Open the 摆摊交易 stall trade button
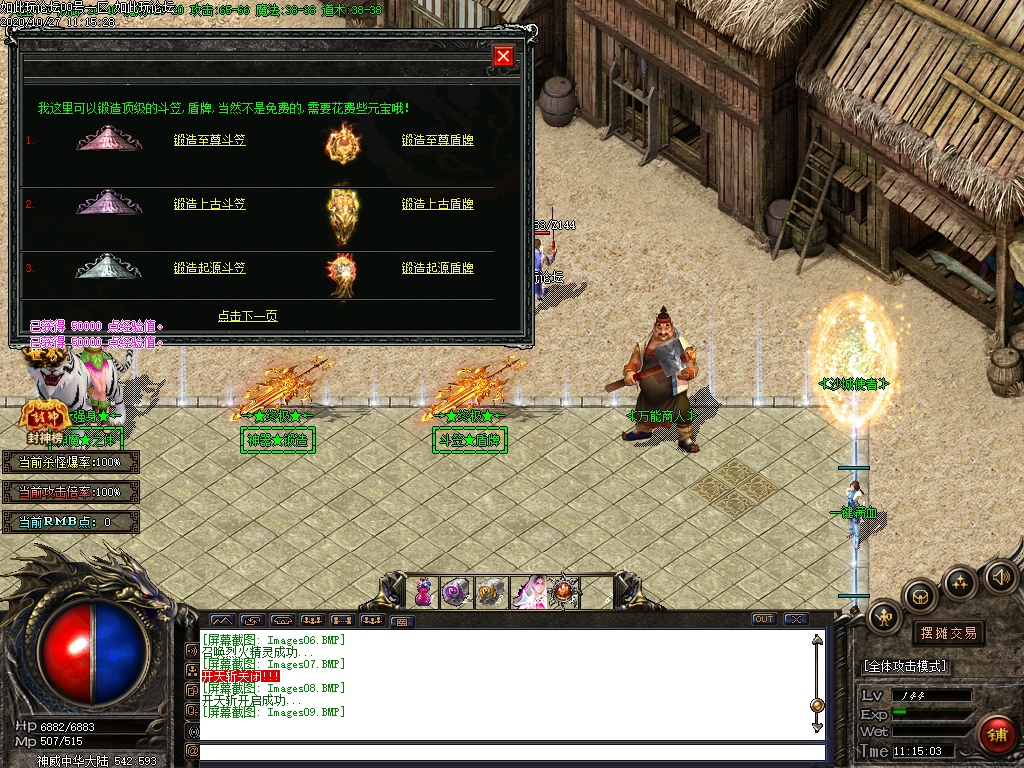1024x768 pixels. click(x=948, y=633)
